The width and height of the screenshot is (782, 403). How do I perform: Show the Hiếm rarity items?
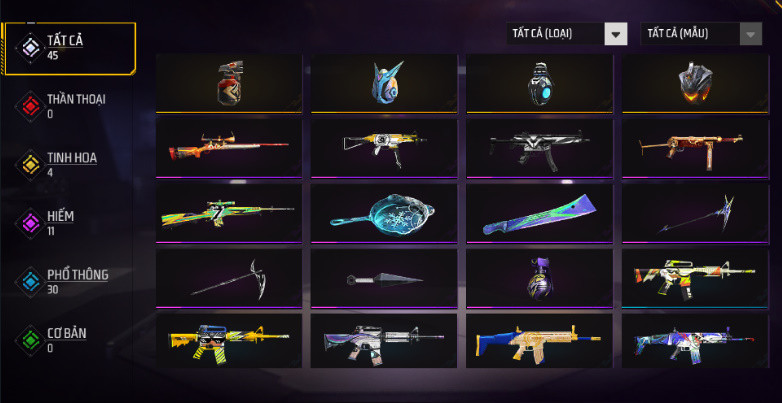coord(60,221)
